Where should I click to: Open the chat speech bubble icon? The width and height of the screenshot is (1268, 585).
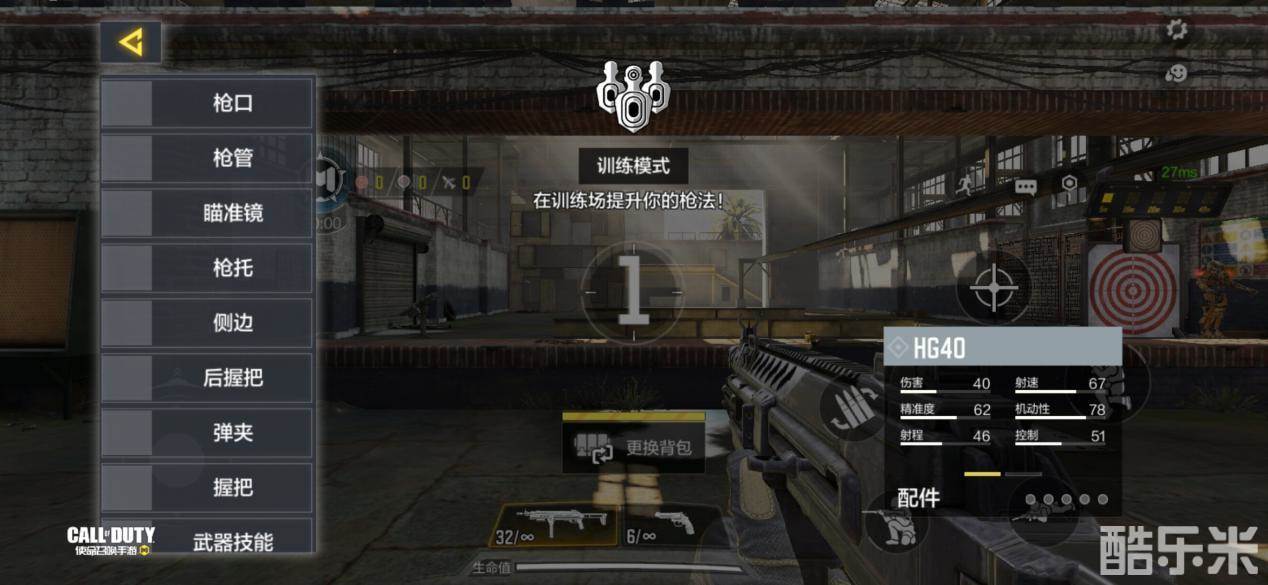[x=1025, y=186]
